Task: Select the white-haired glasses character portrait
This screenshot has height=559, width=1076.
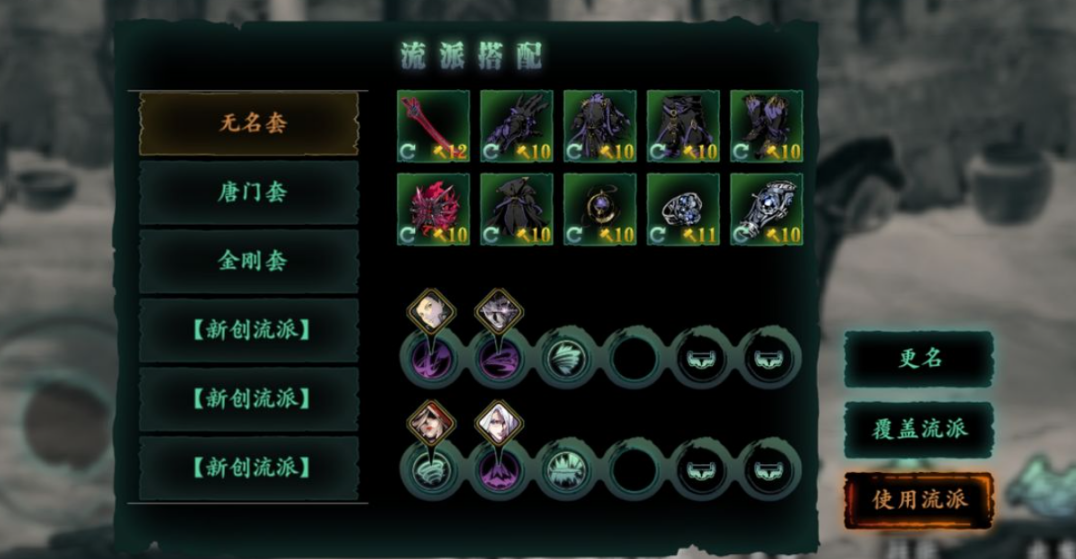Action: tap(497, 424)
